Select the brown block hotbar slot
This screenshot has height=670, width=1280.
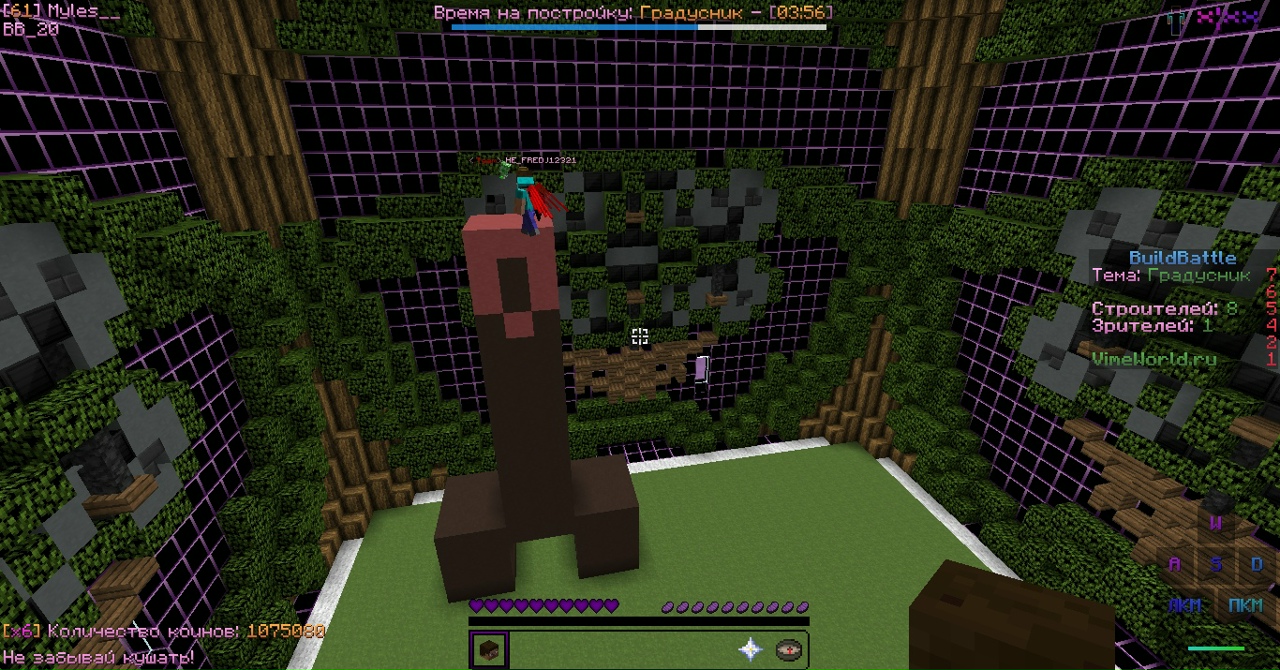(489, 650)
